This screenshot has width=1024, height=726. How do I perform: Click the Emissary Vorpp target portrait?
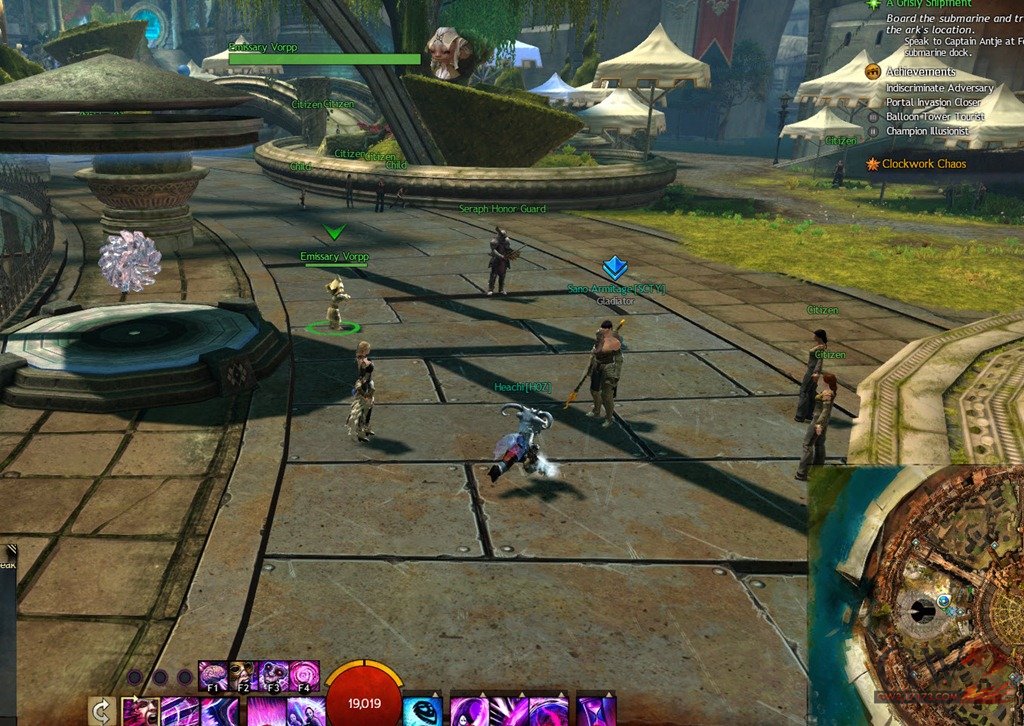point(449,52)
